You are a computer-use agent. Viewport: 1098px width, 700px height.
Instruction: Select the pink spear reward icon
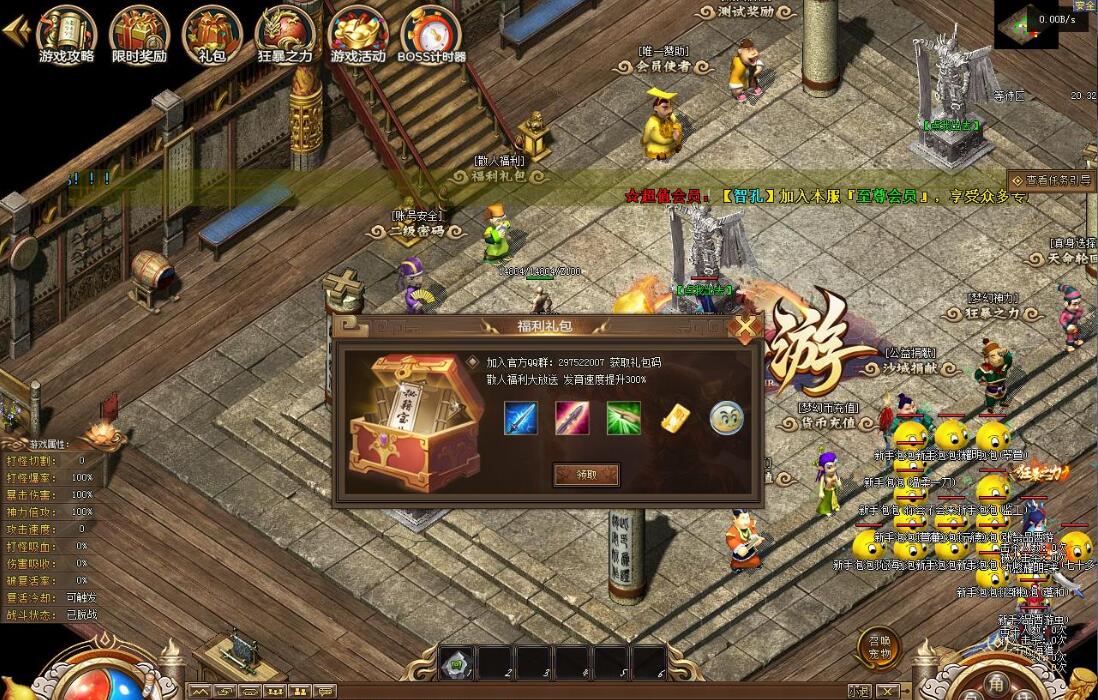(572, 418)
